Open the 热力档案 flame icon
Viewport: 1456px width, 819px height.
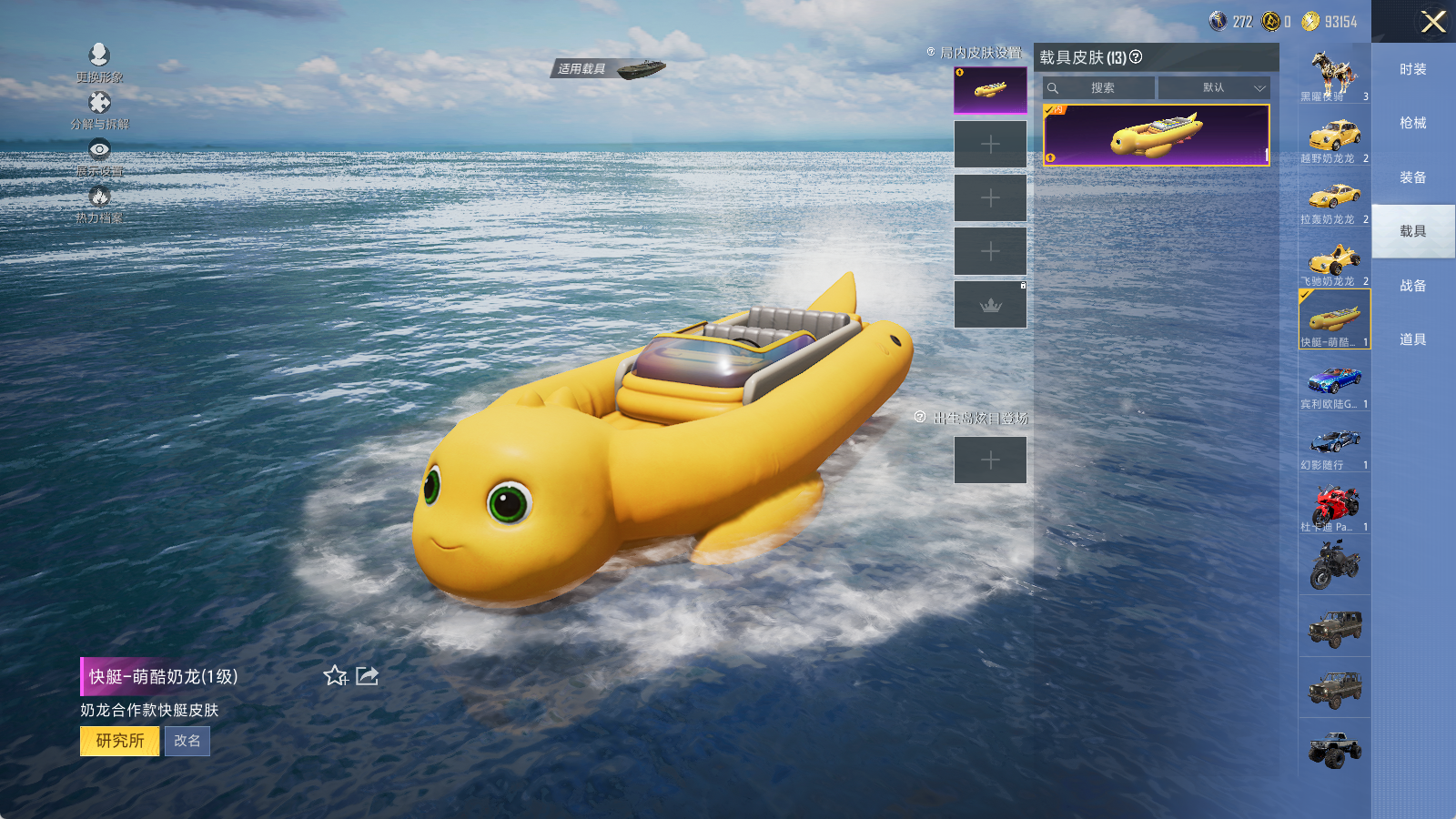tap(99, 197)
